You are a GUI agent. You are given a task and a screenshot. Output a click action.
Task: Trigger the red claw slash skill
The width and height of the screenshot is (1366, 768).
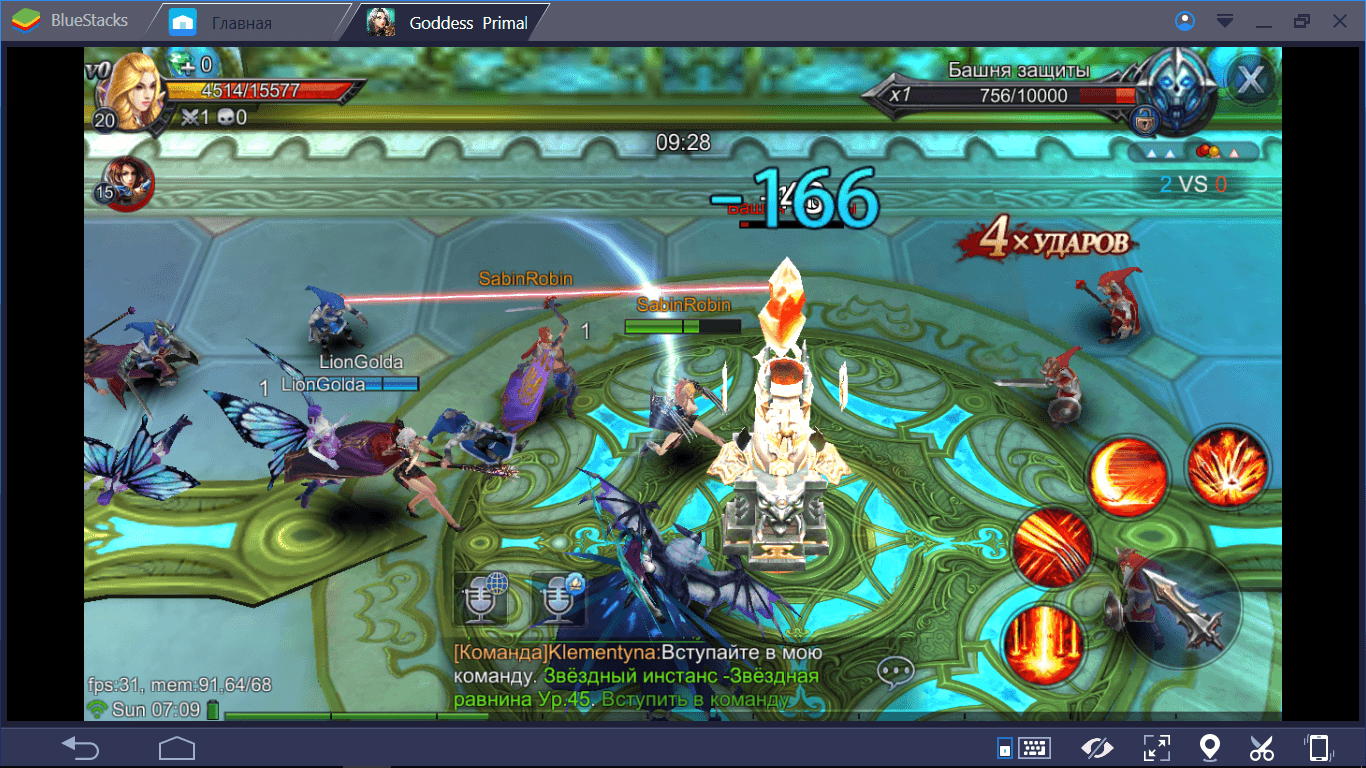1051,545
